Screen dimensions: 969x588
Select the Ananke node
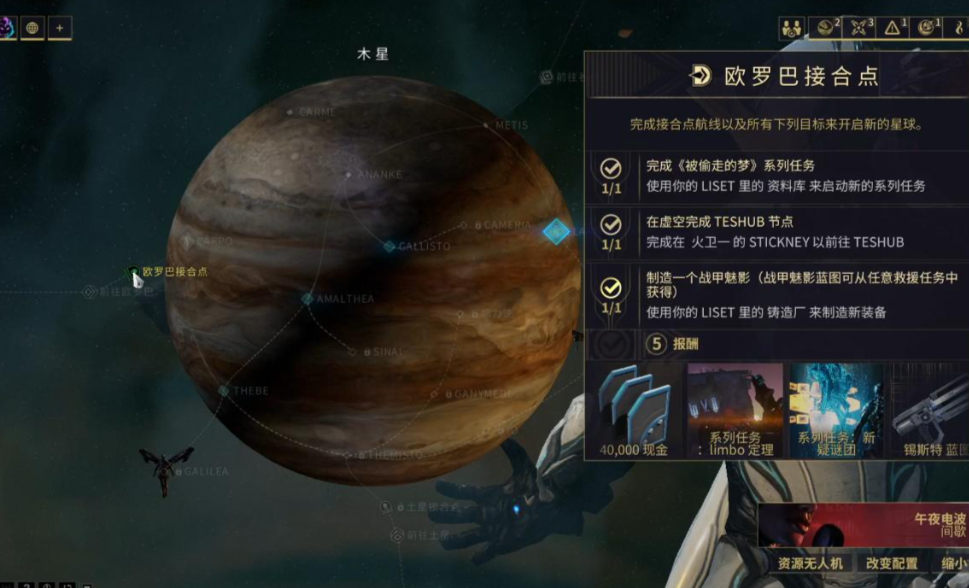[349, 174]
